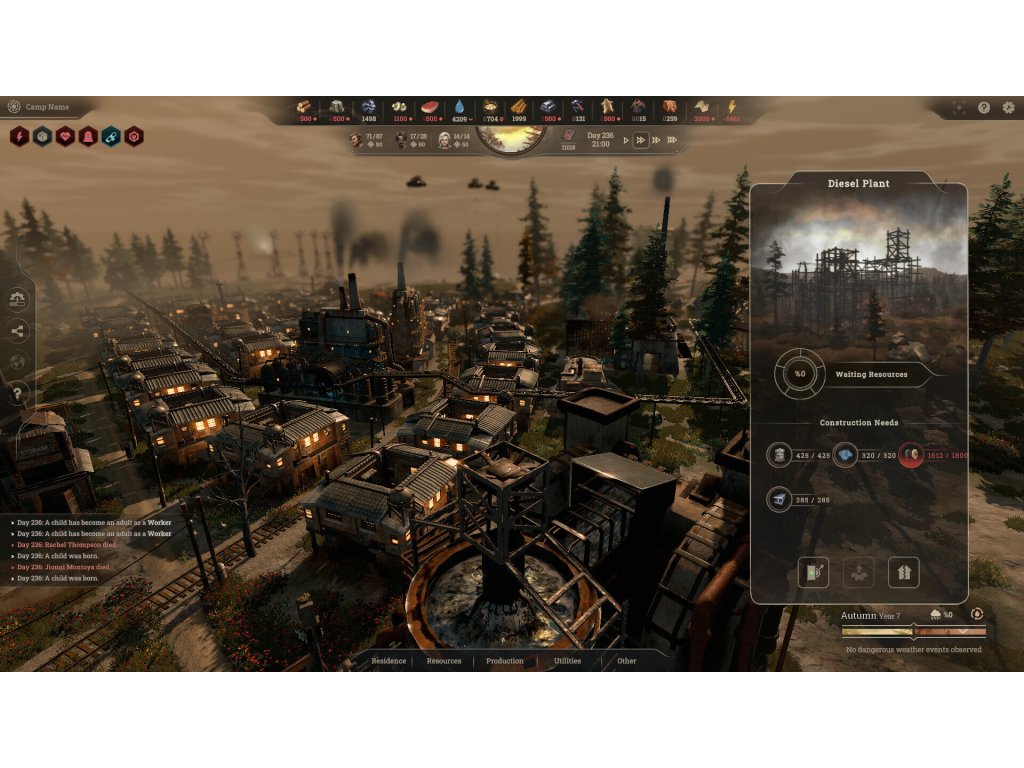Set game speed to double fast-forward
This screenshot has height=768, width=1024.
tap(641, 140)
